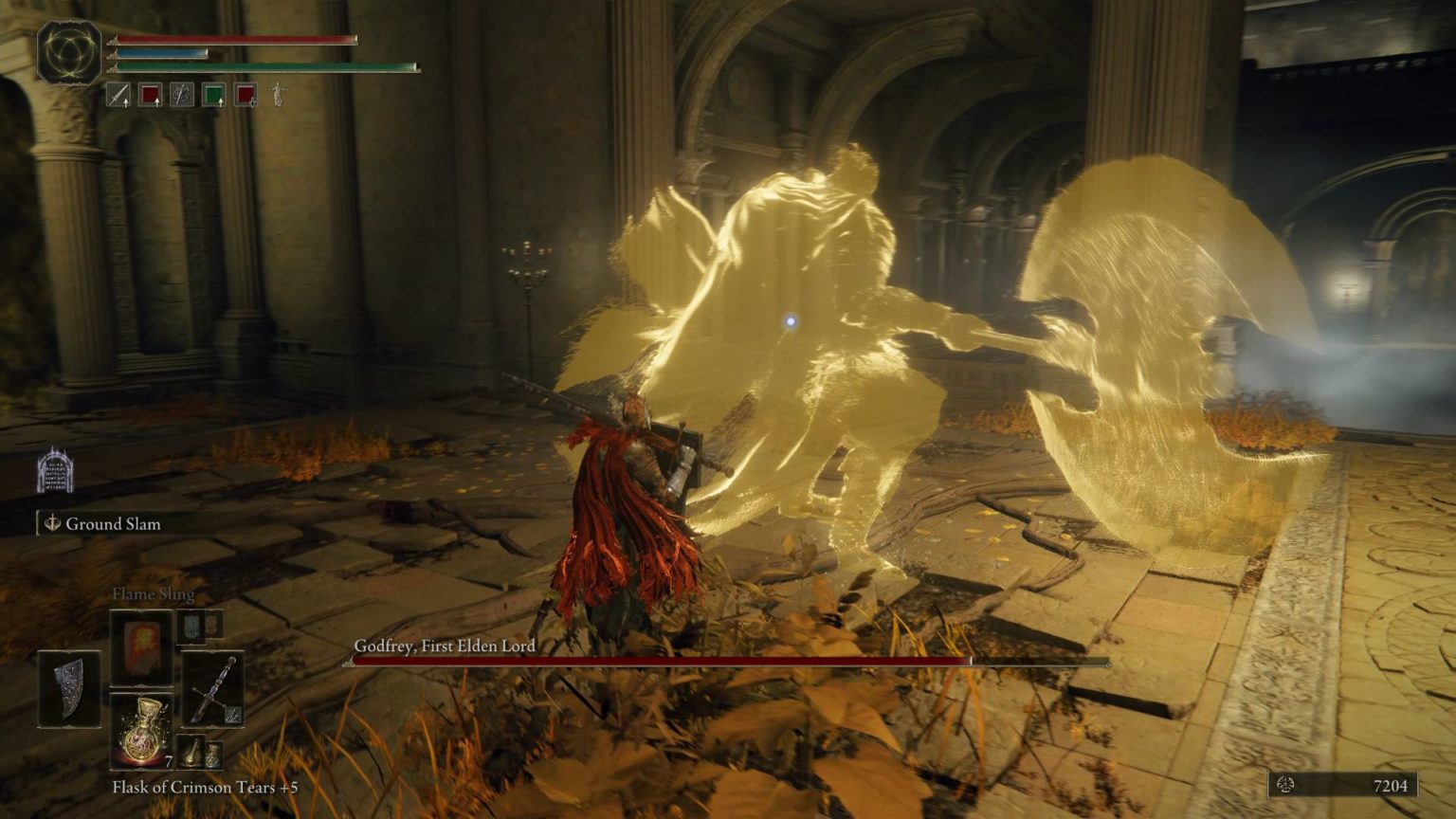Click the Flask of Crimson Tears flask icon

click(141, 733)
